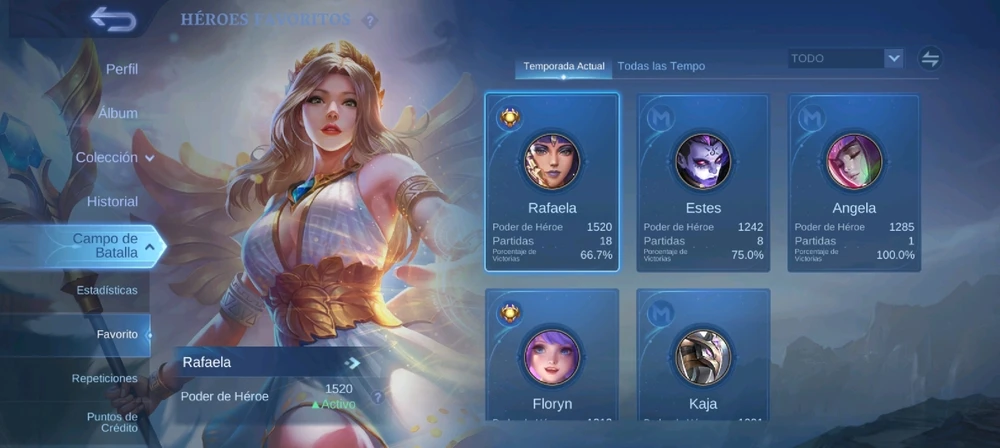The width and height of the screenshot is (1000, 448).
Task: Go back using the return arrow
Action: point(112,19)
